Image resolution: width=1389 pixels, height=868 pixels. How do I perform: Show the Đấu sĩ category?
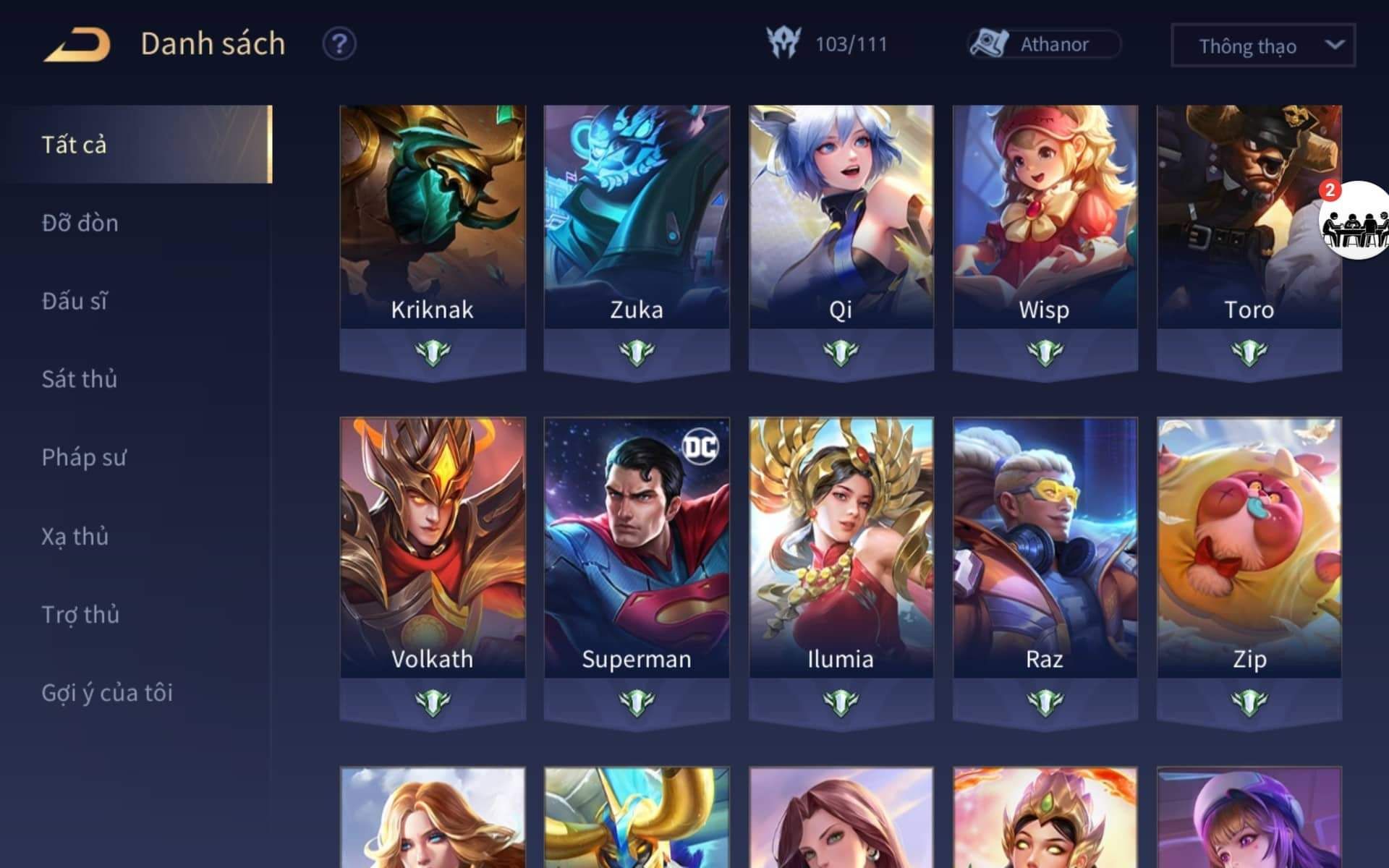(75, 301)
